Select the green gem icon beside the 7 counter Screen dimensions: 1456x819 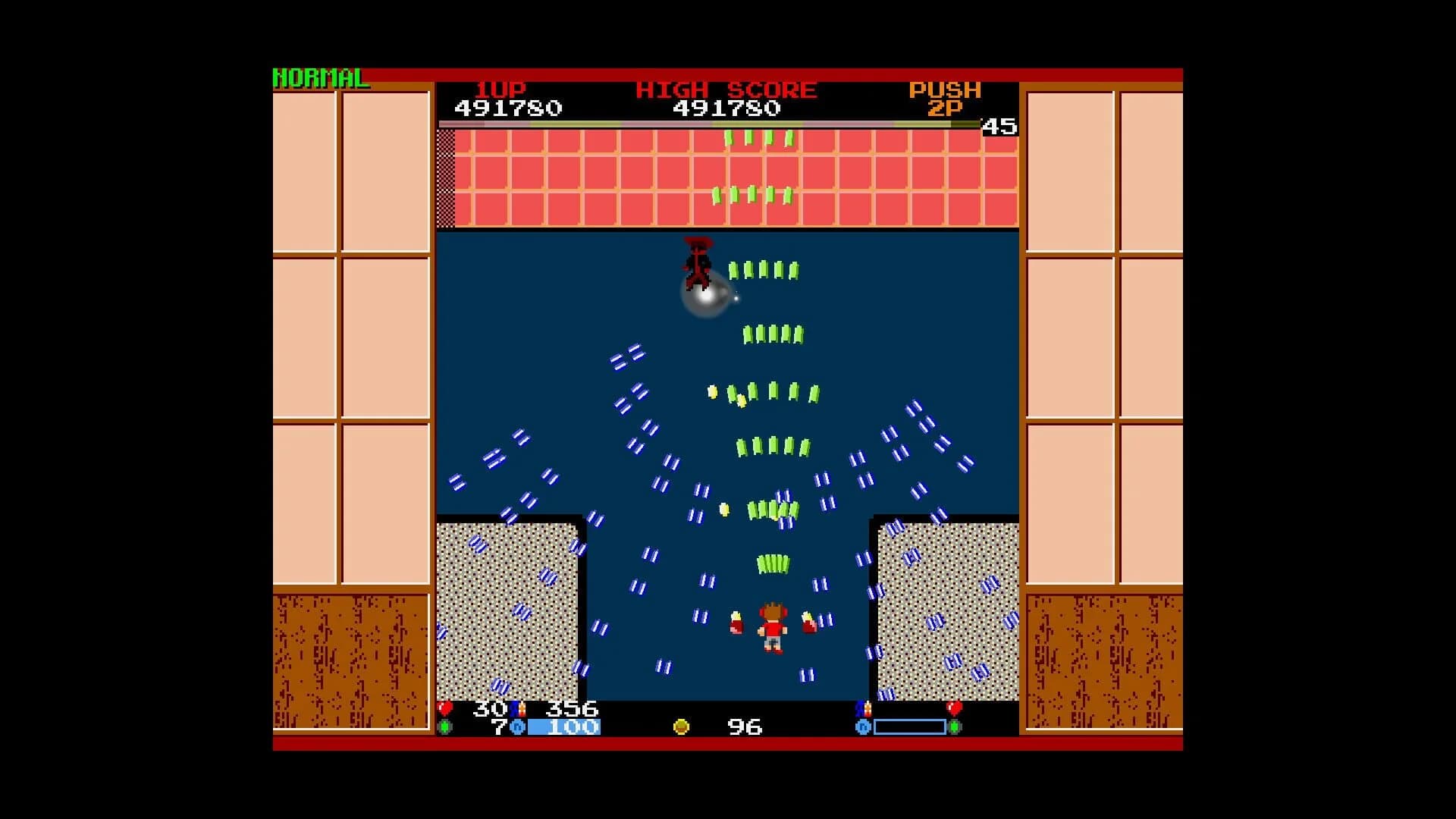446,727
